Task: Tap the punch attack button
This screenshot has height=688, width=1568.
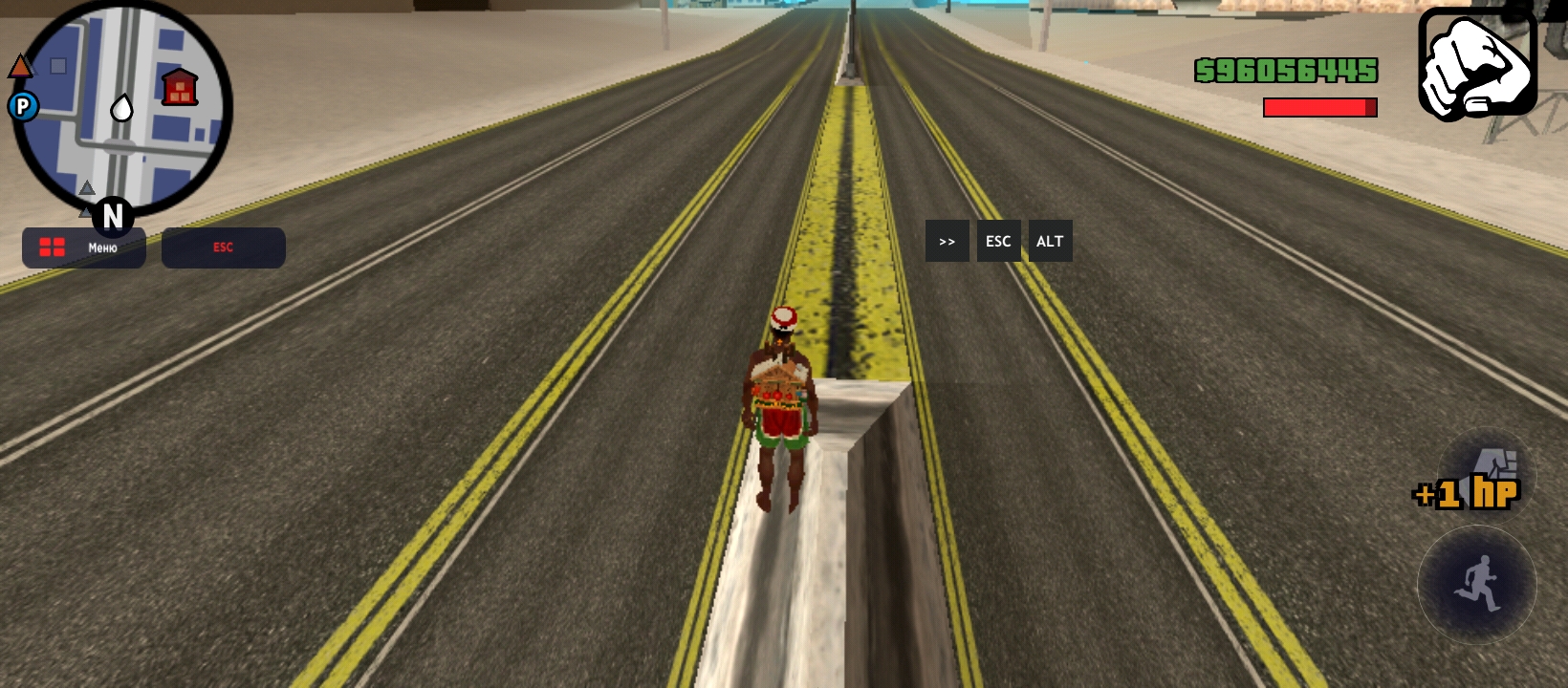Action: click(1487, 475)
